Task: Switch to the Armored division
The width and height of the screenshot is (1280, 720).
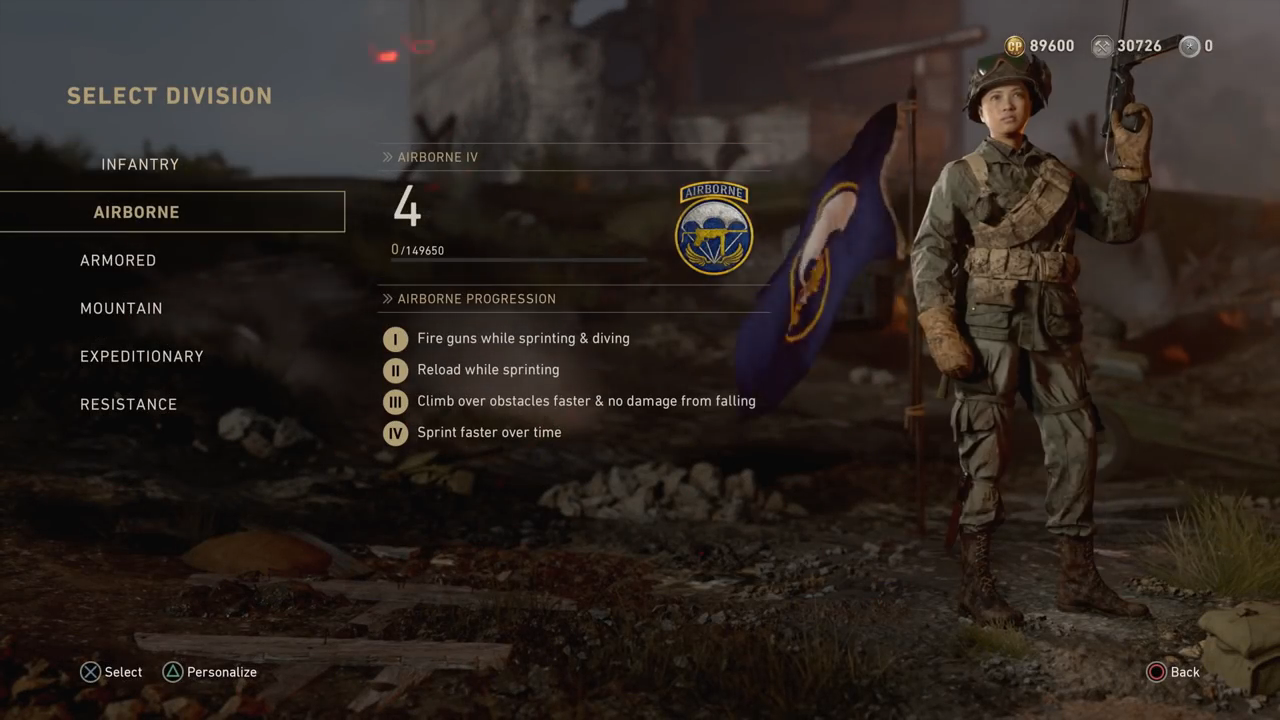Action: tap(118, 260)
